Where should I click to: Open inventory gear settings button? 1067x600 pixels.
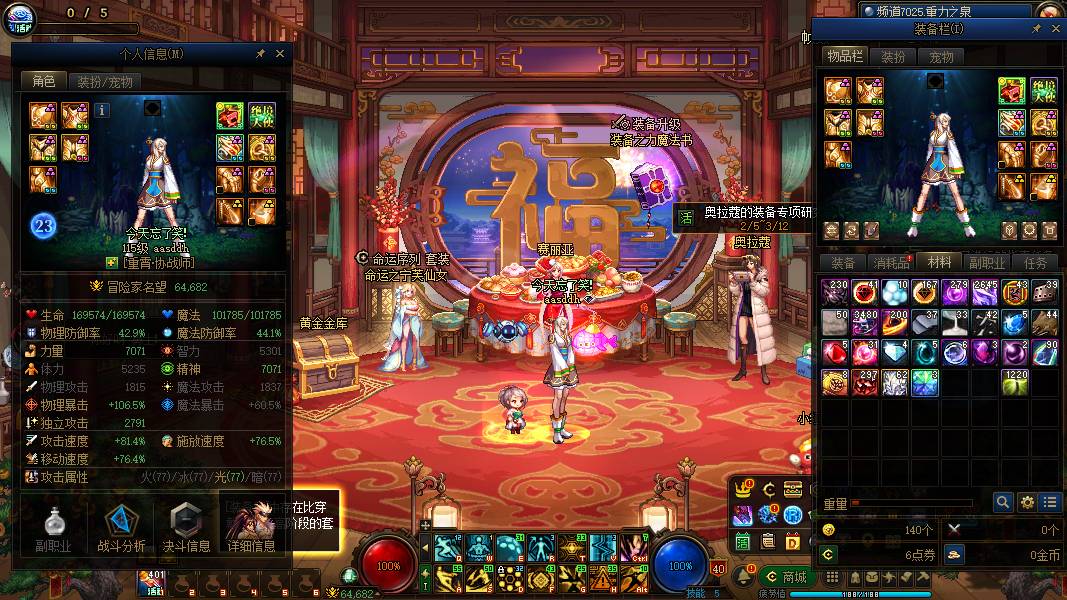click(x=1026, y=502)
